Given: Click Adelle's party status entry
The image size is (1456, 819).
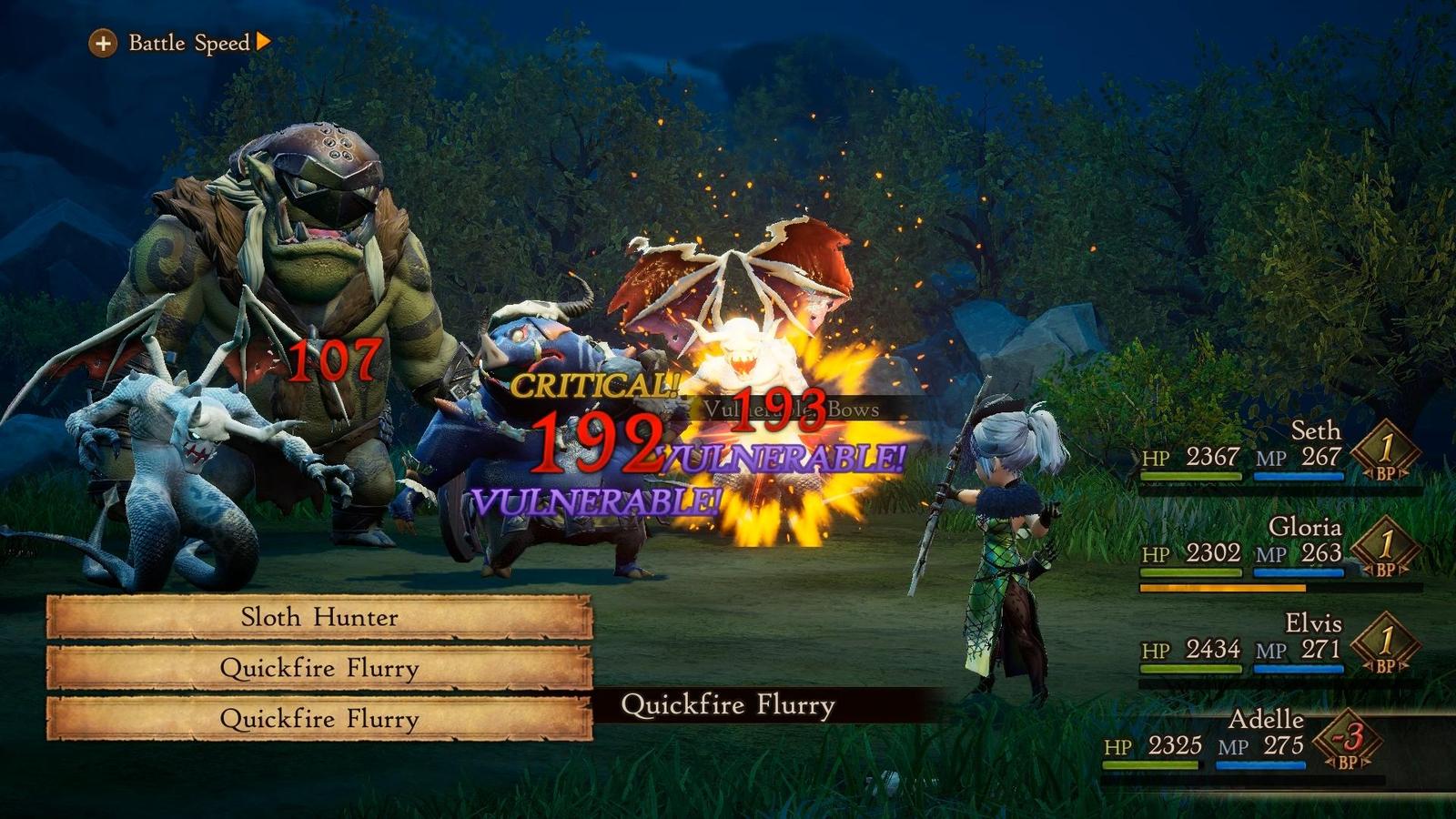Looking at the screenshot, I should 1242,742.
